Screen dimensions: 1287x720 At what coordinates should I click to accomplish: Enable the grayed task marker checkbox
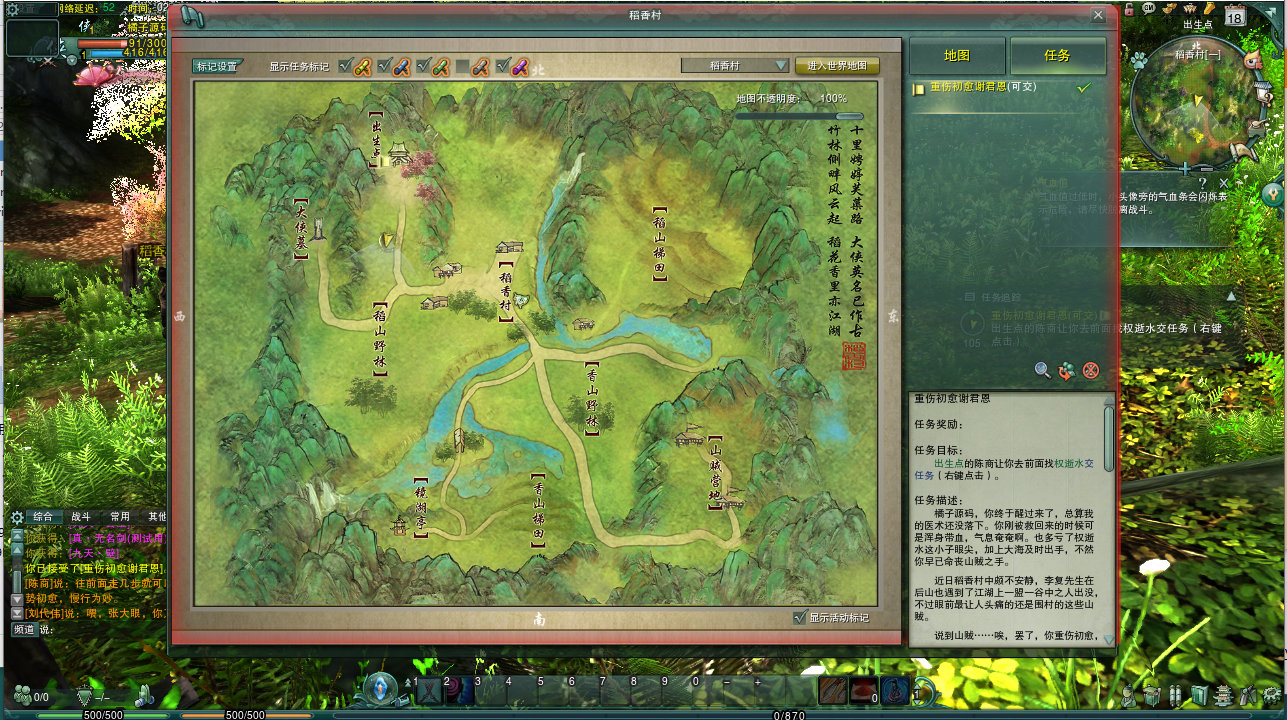tap(460, 66)
